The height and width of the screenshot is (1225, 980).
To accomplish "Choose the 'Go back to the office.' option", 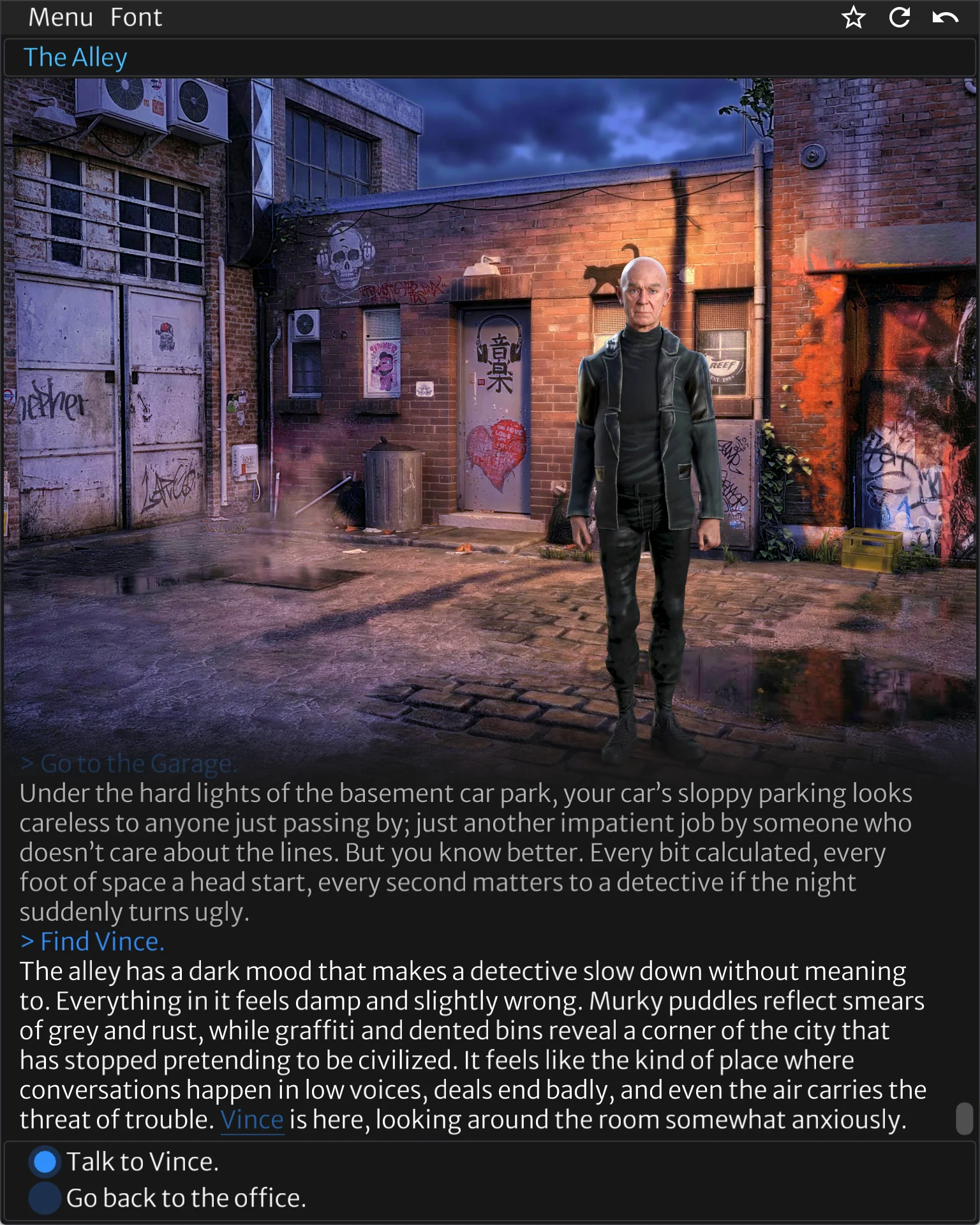I will (187, 1198).
